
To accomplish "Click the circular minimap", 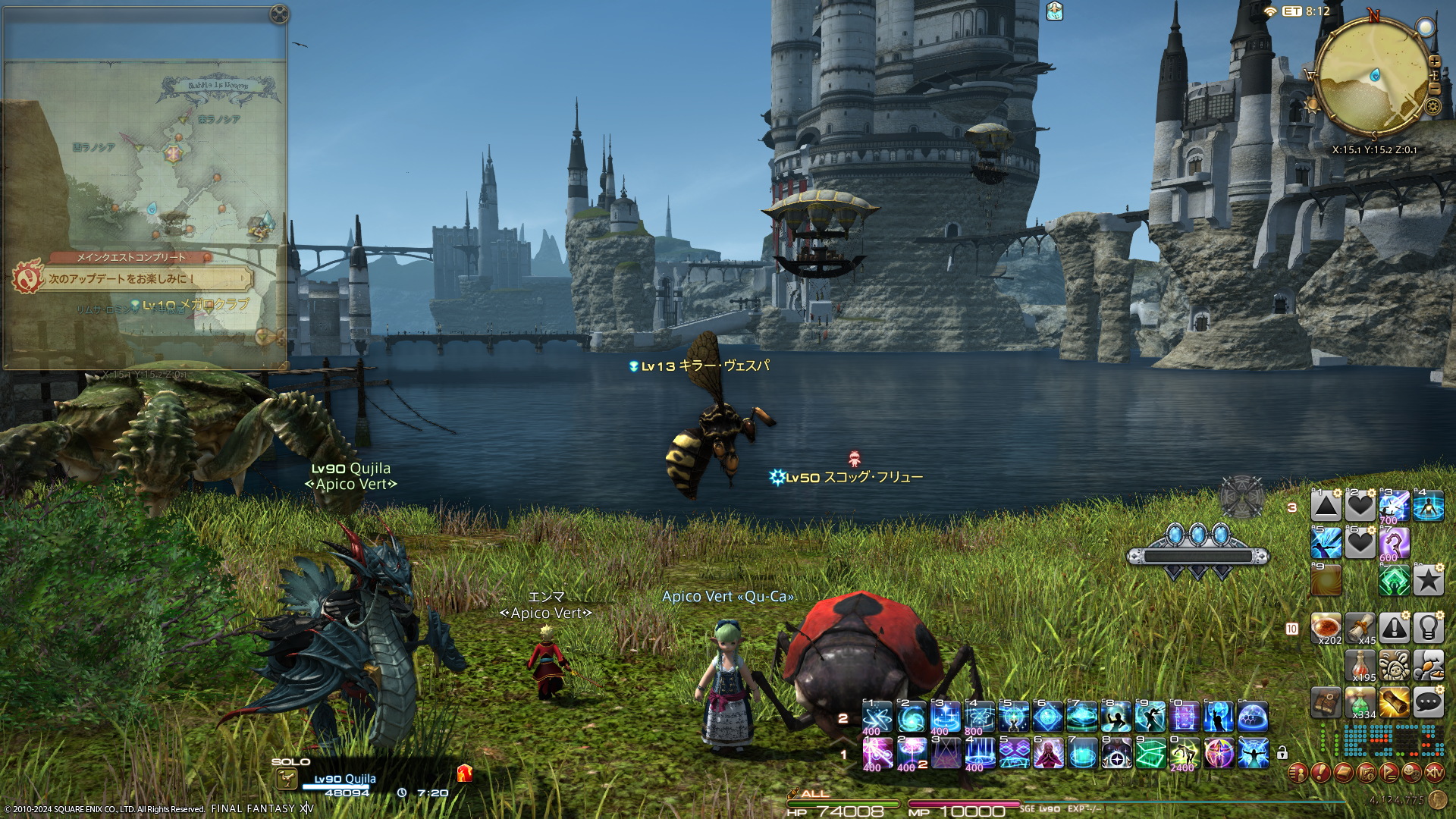I will click(1372, 76).
